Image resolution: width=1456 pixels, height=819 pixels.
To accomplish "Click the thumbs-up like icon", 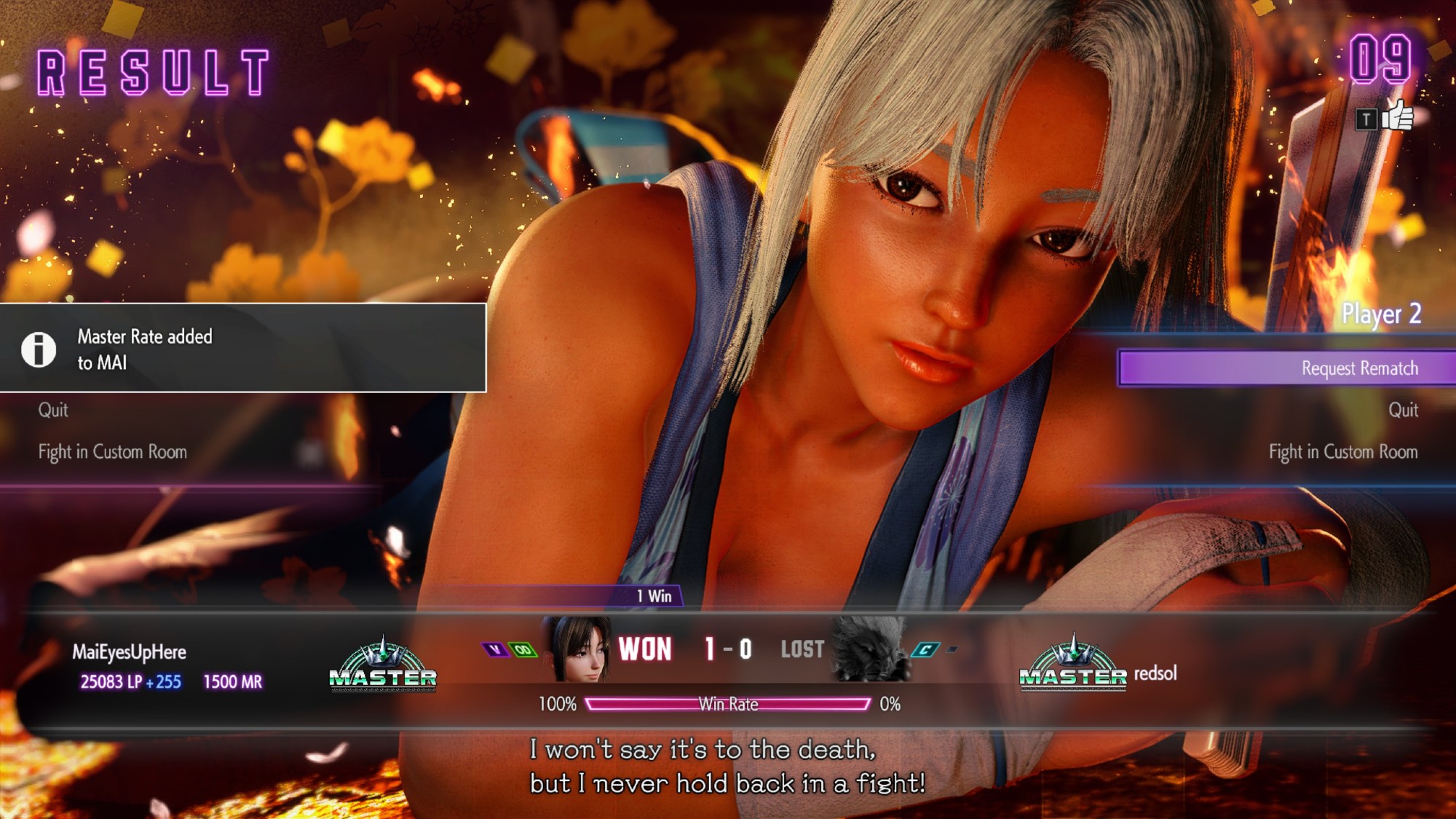I will [1396, 116].
